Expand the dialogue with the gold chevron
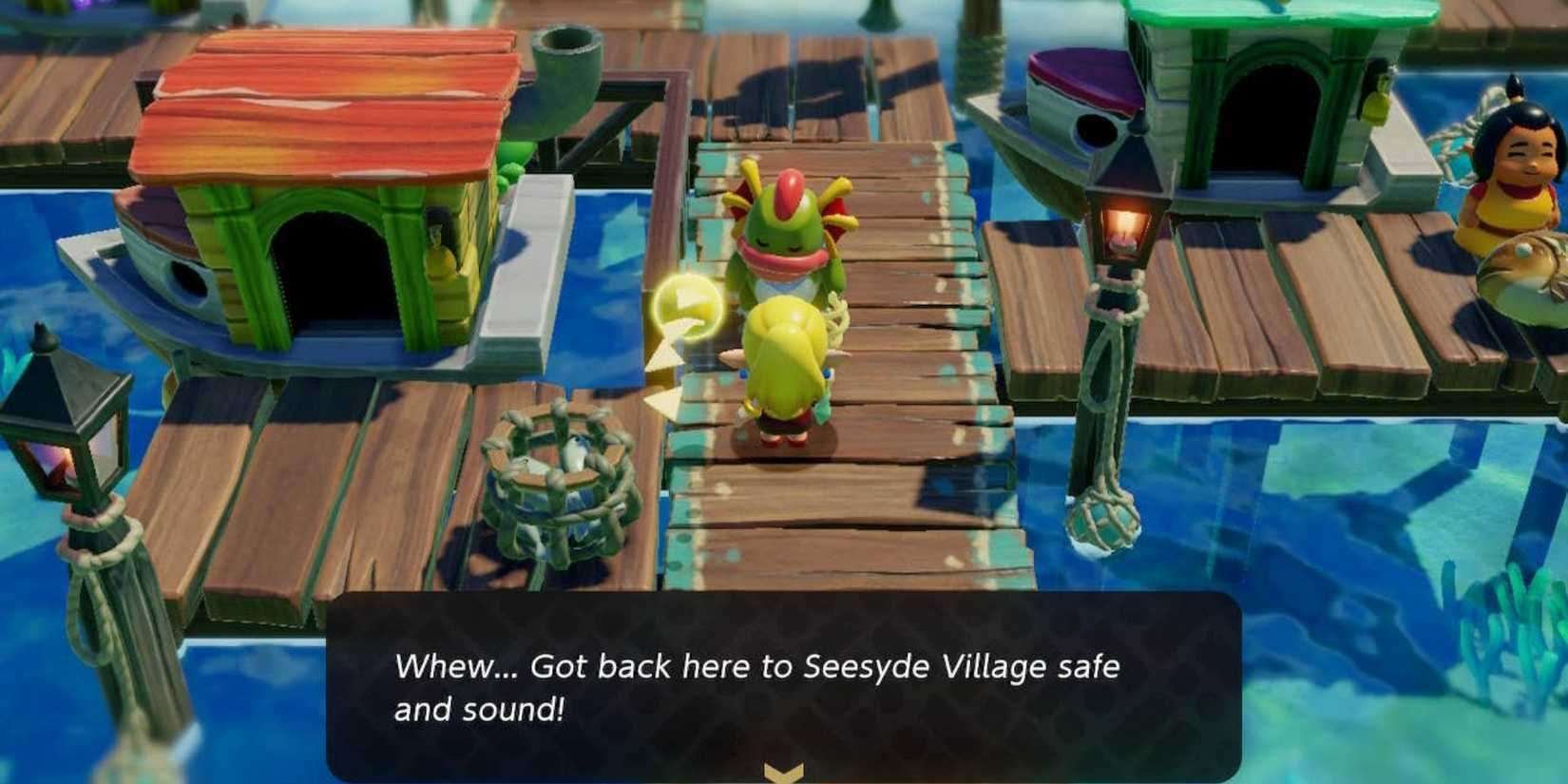 click(781, 770)
